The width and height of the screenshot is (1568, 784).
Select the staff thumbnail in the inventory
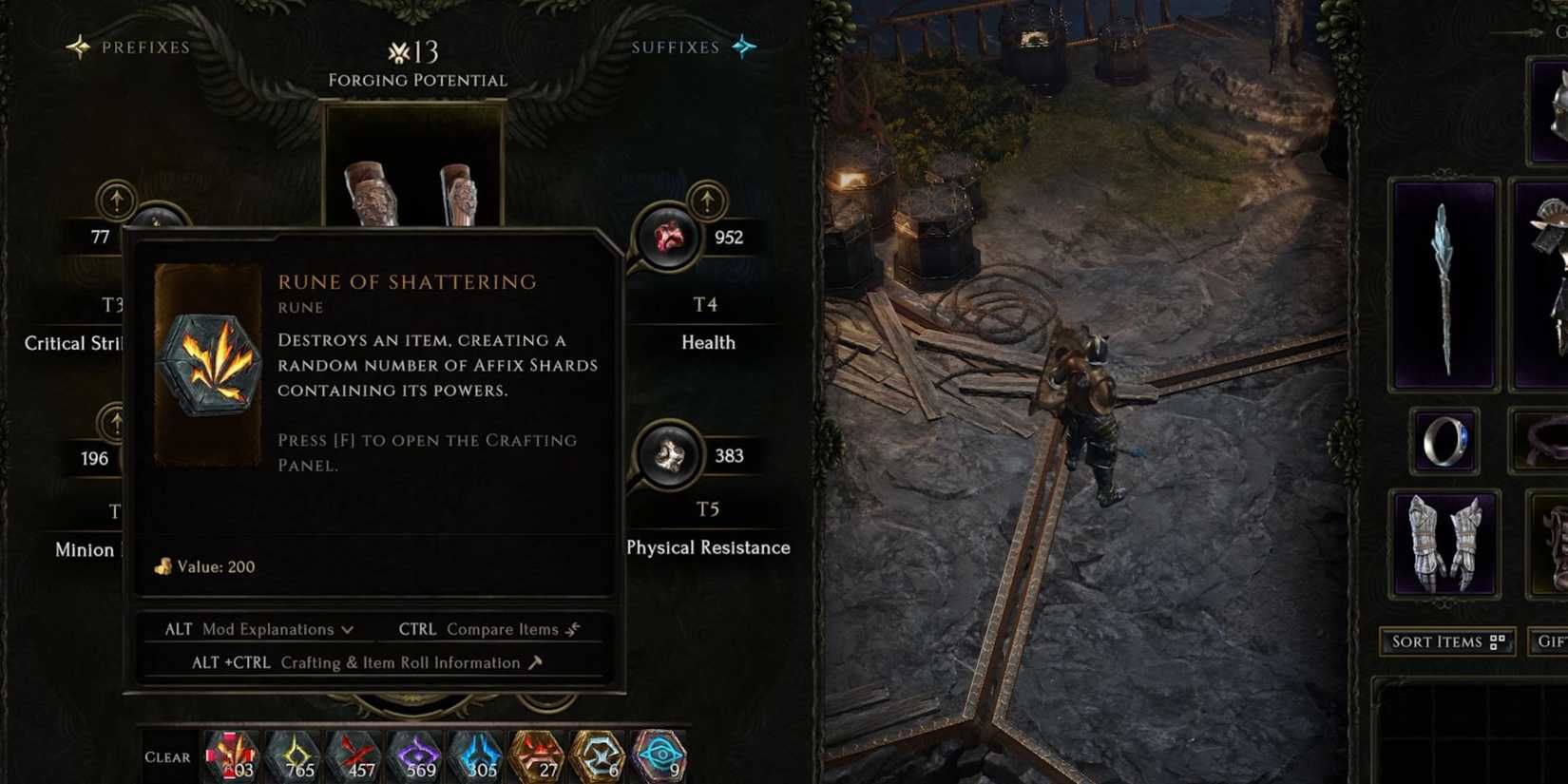(x=1444, y=285)
